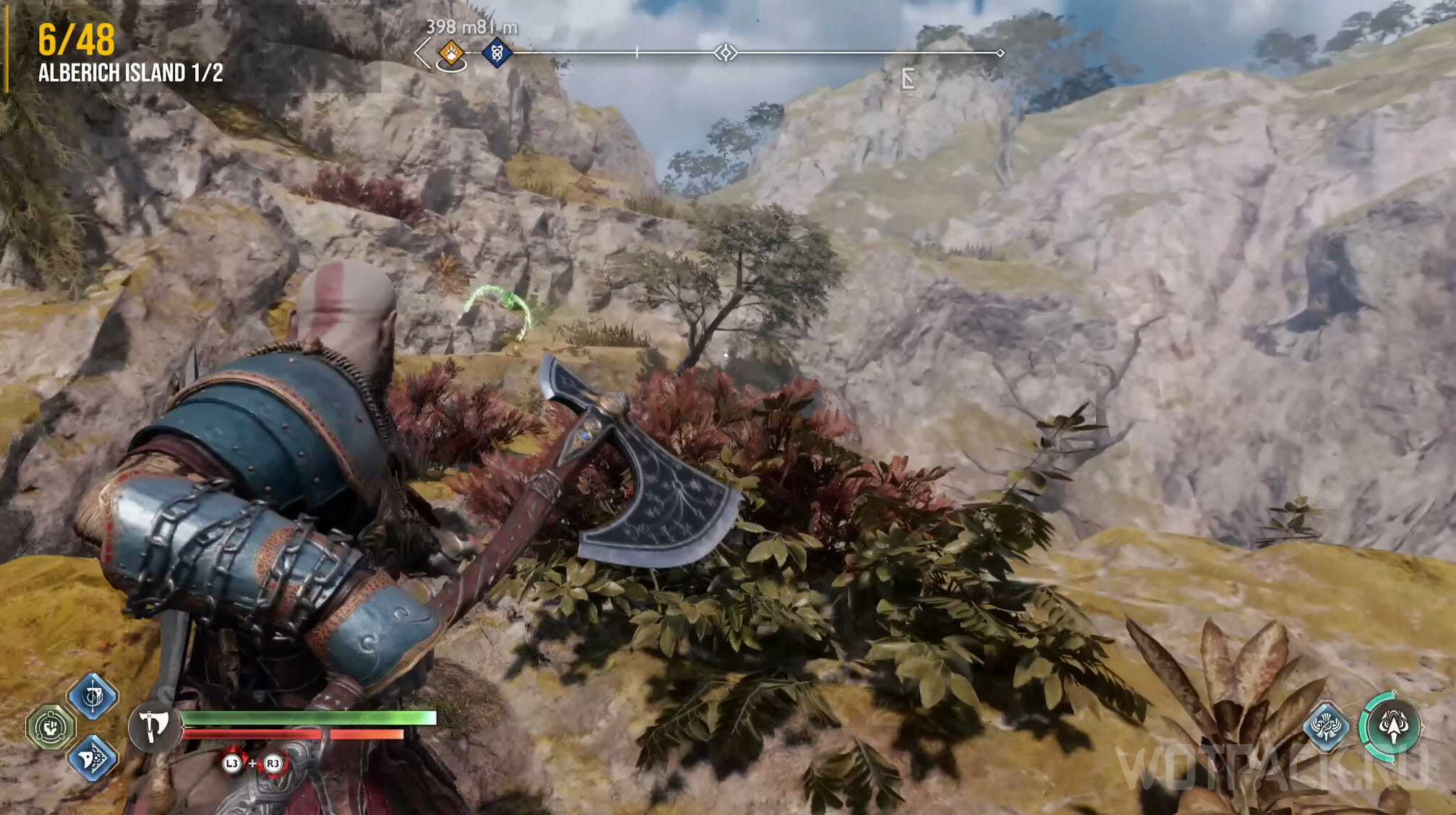Select the blue knot compass marker
Image resolution: width=1456 pixels, height=815 pixels.
497,53
